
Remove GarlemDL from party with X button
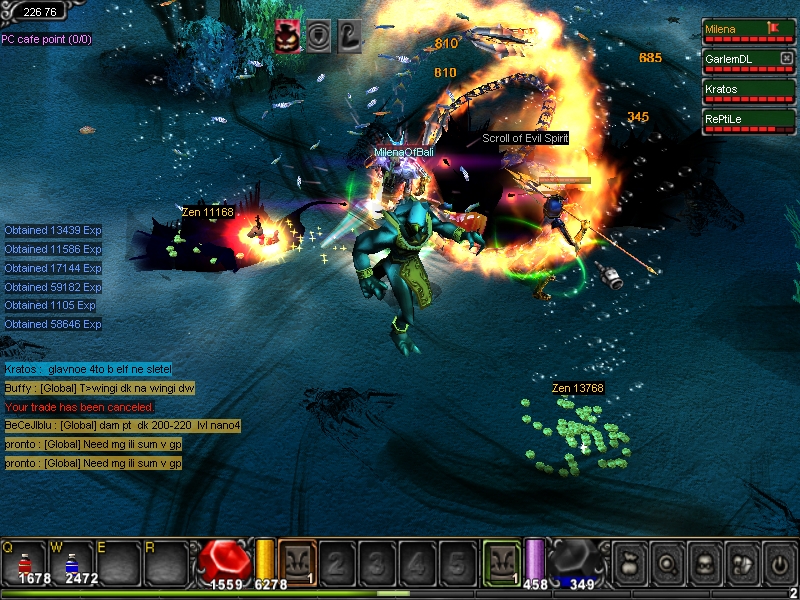786,58
